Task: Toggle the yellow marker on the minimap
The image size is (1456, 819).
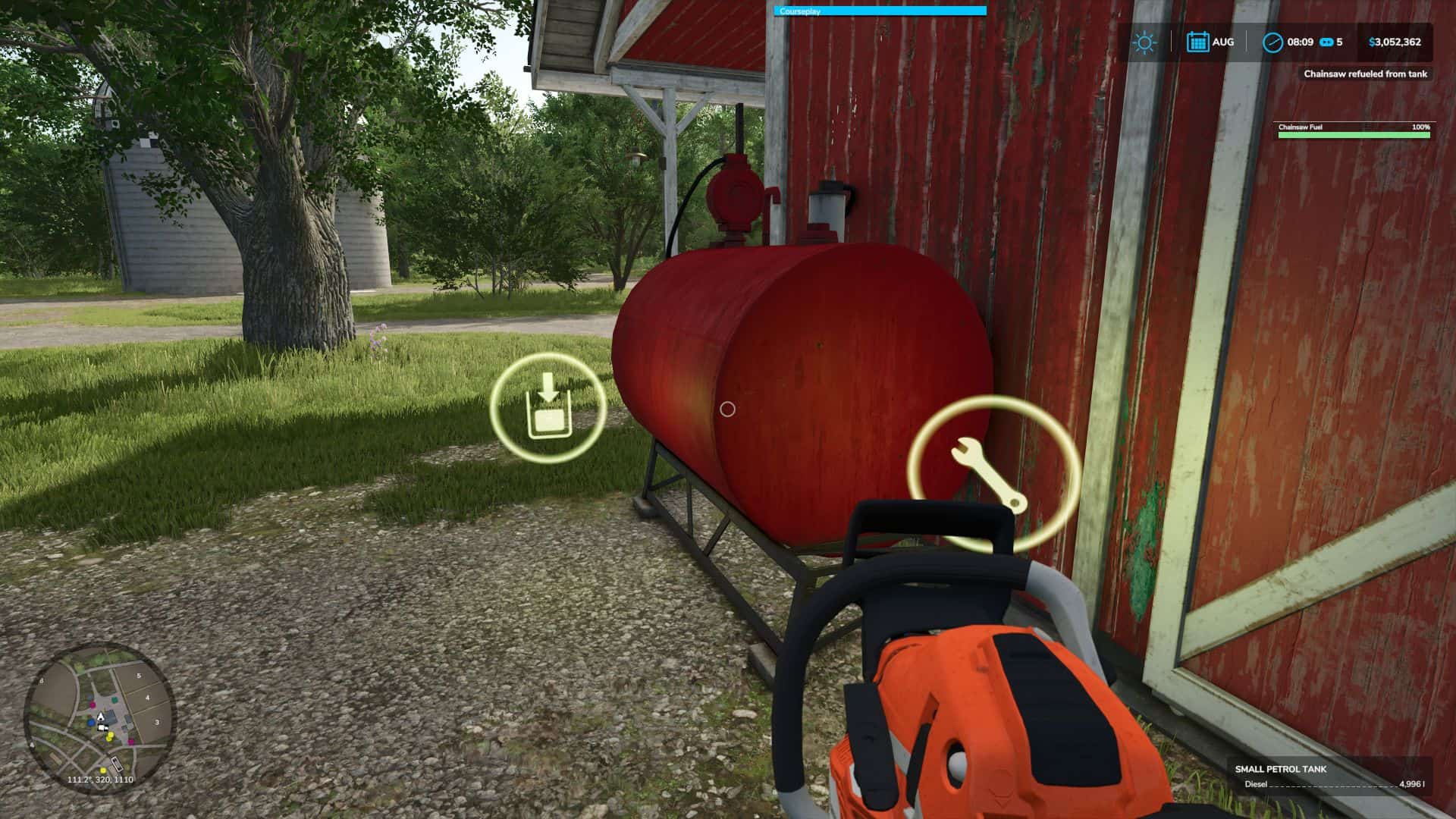Action: [109, 737]
